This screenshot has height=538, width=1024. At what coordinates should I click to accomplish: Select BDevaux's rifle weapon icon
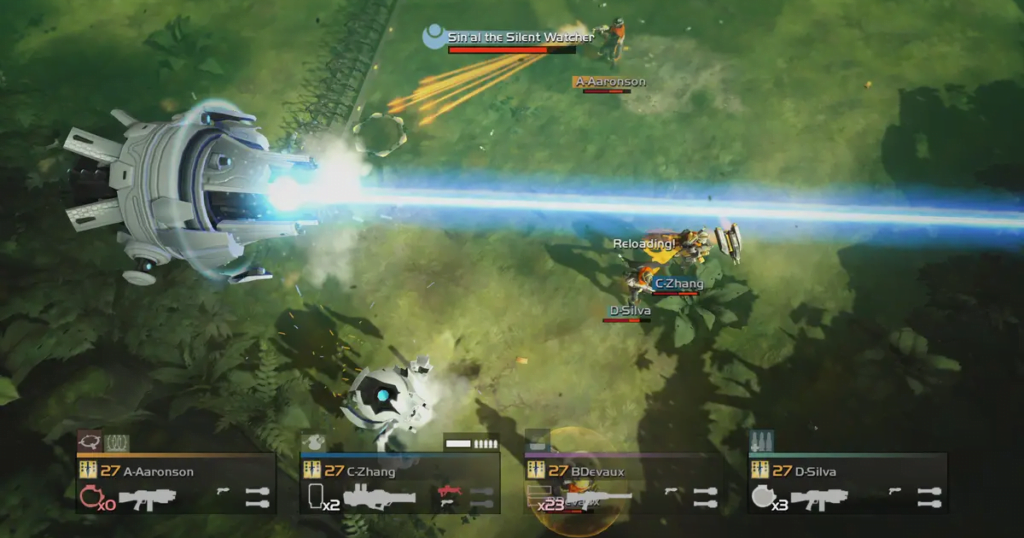tap(598, 496)
